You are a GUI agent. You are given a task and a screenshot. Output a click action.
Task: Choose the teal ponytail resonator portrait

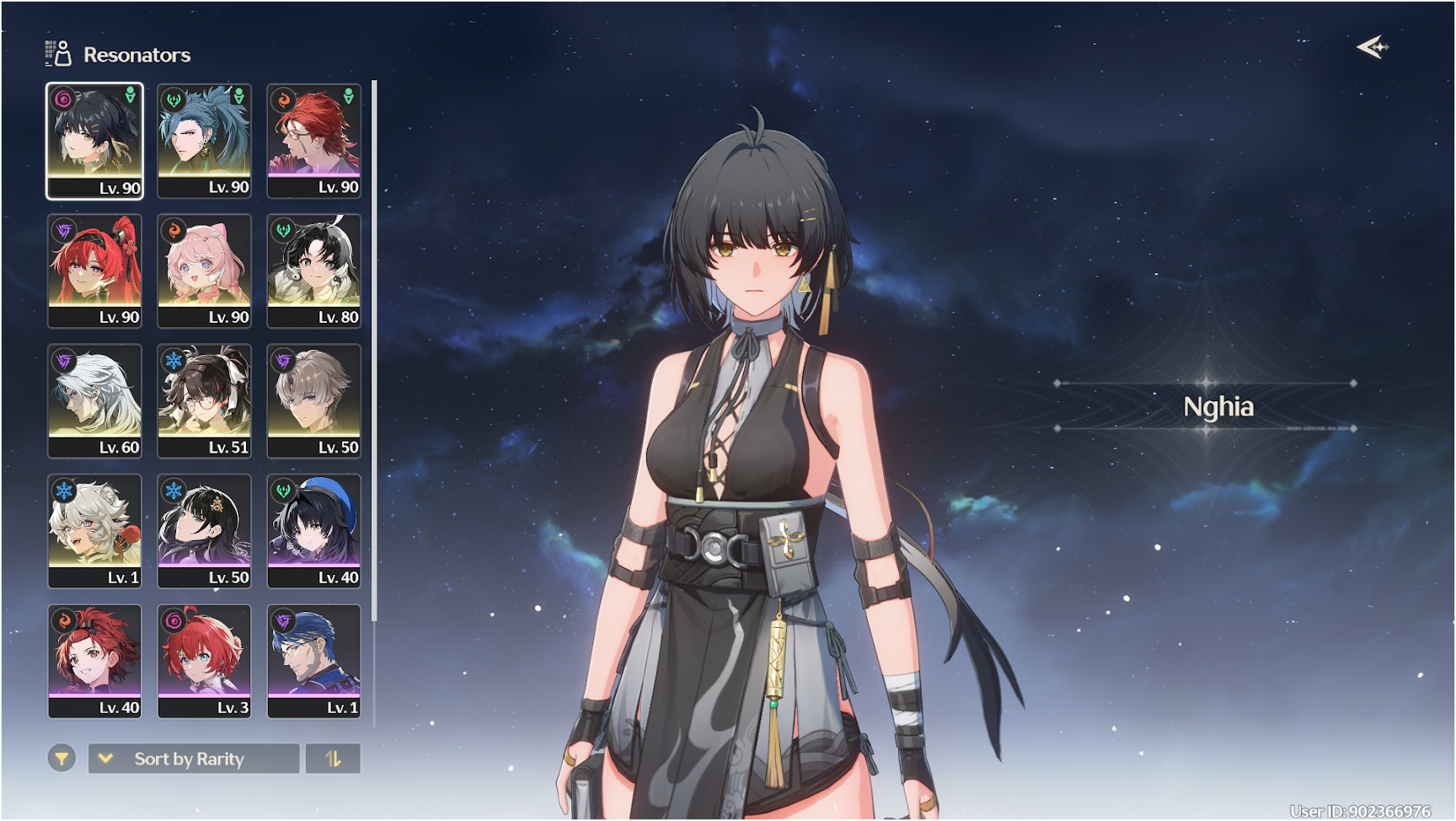(204, 140)
